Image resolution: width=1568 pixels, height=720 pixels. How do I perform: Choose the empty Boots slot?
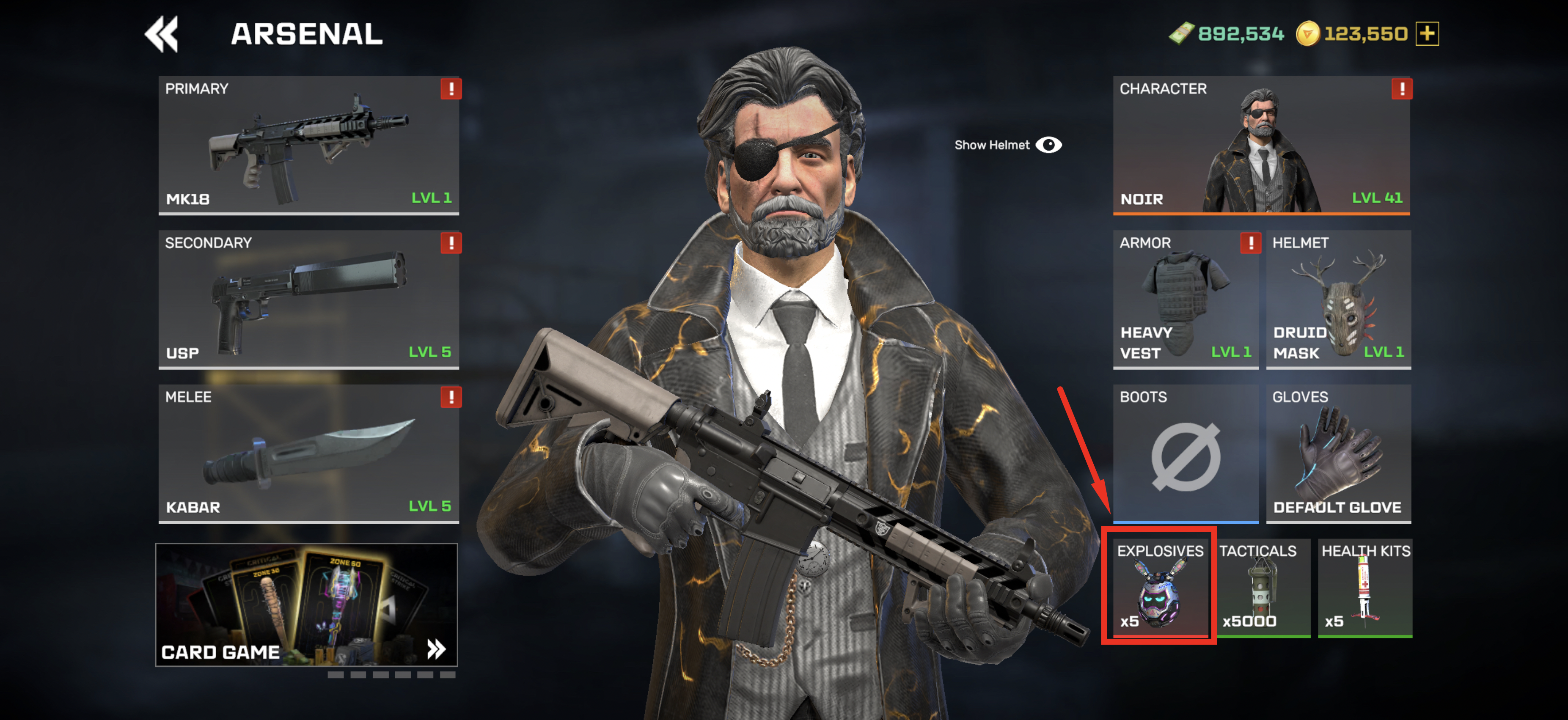pos(1185,453)
